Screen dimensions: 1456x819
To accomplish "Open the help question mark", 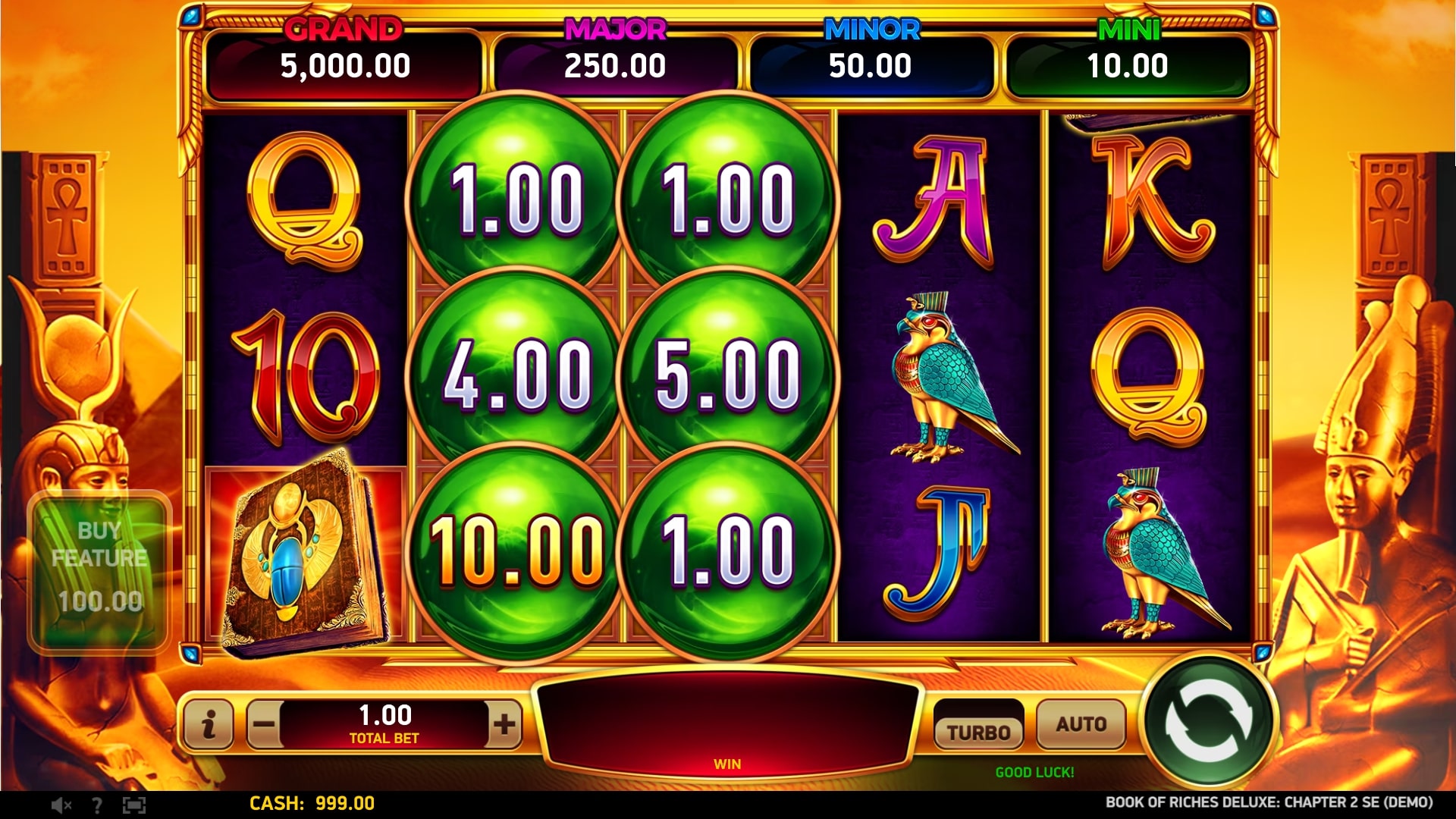I will click(x=96, y=805).
